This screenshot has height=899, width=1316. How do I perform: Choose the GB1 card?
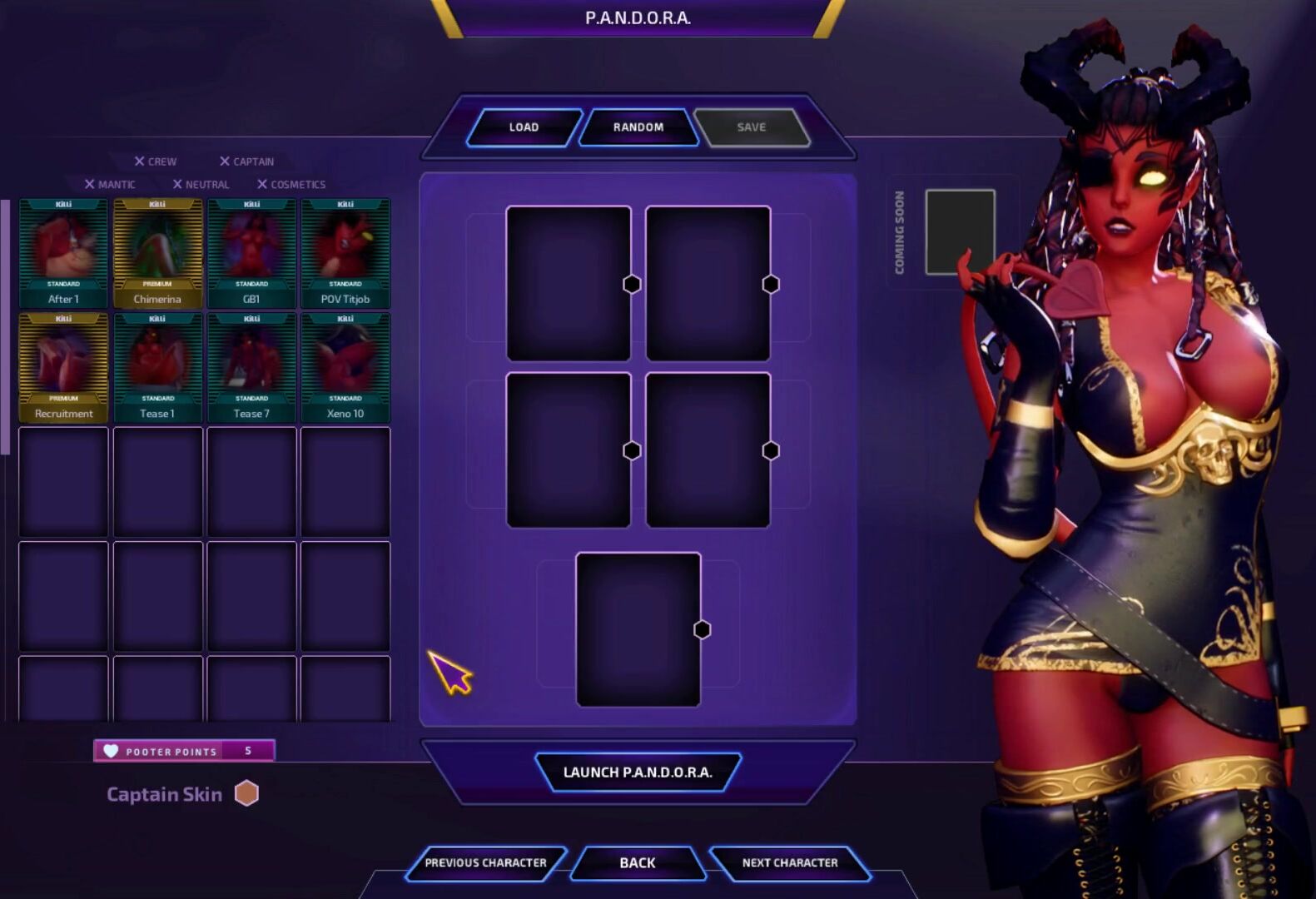[251, 254]
